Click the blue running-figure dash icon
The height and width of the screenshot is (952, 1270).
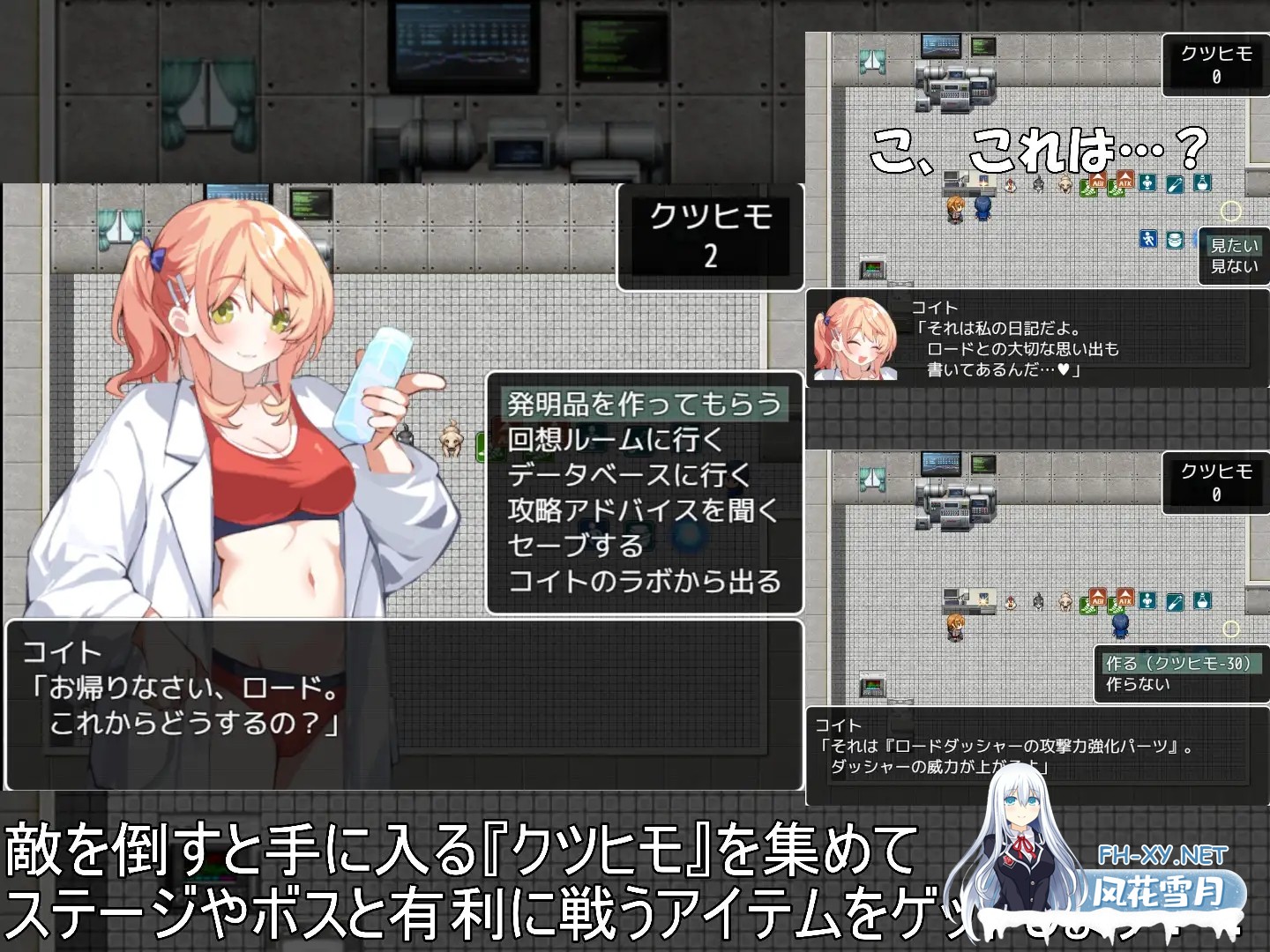(x=1148, y=239)
